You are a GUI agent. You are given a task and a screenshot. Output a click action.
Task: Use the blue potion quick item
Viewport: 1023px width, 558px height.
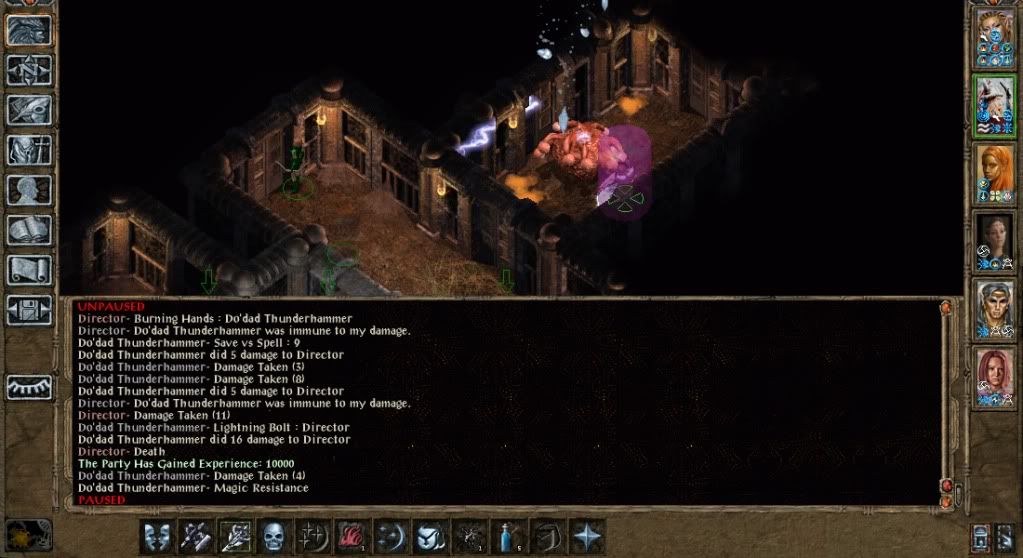508,537
